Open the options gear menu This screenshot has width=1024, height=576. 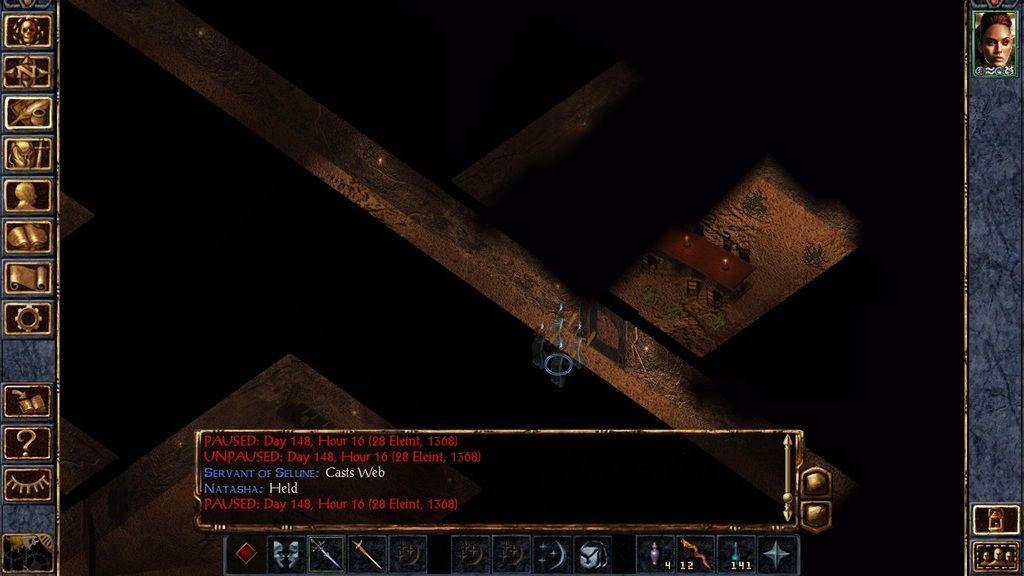pos(28,318)
